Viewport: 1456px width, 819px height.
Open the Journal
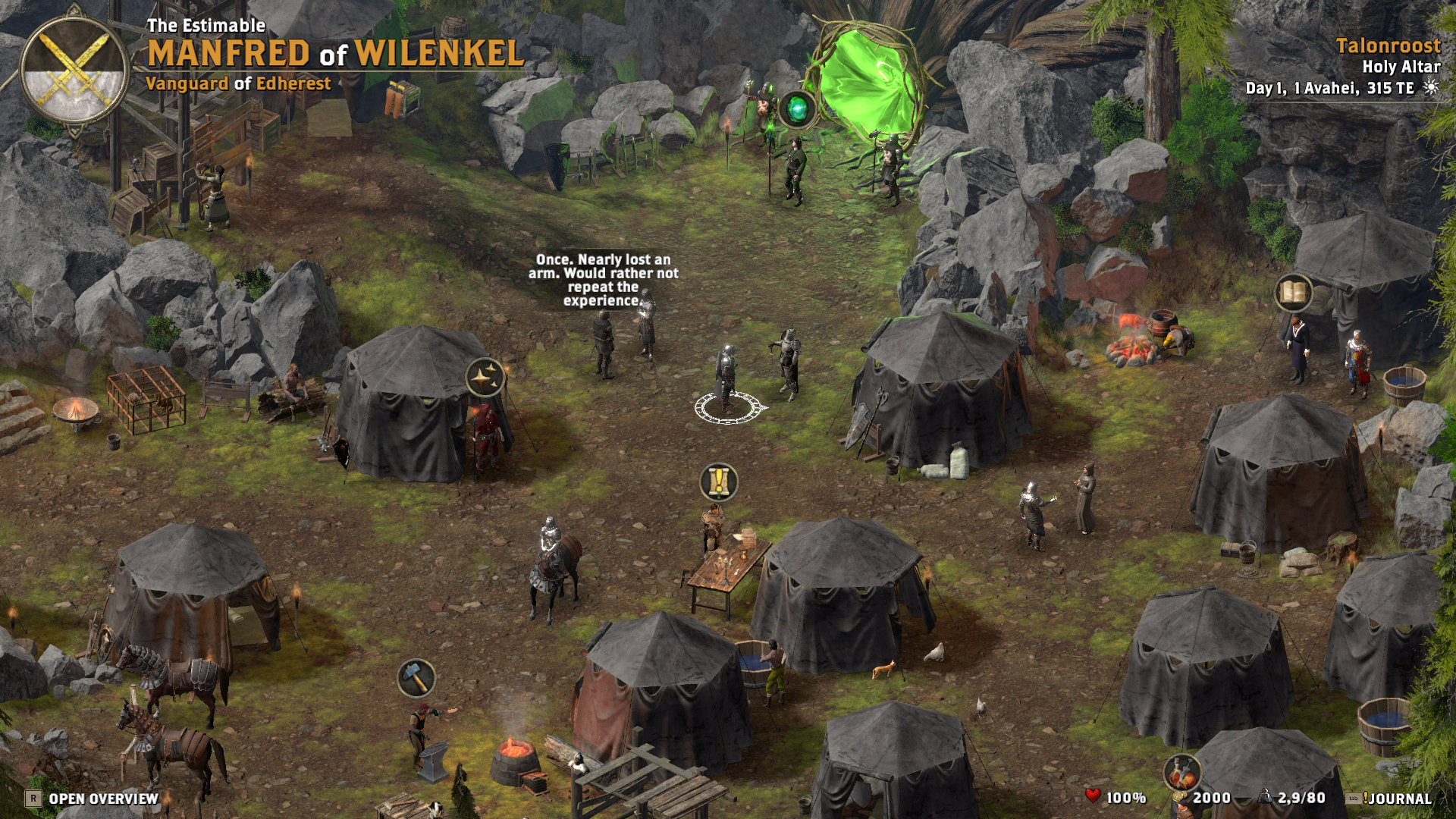(1399, 798)
